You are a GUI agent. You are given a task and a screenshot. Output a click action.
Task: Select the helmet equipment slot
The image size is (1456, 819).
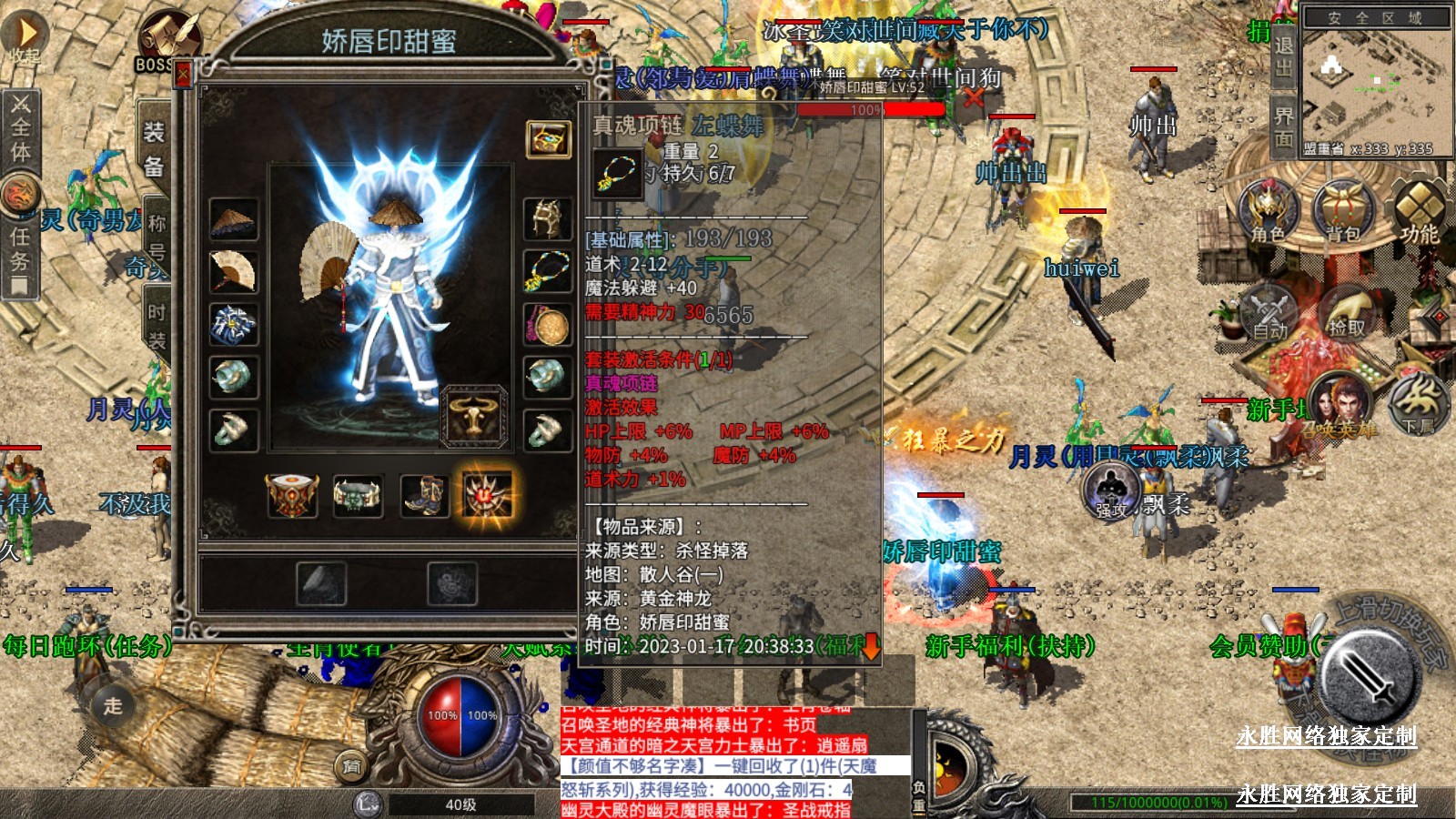coord(548,219)
